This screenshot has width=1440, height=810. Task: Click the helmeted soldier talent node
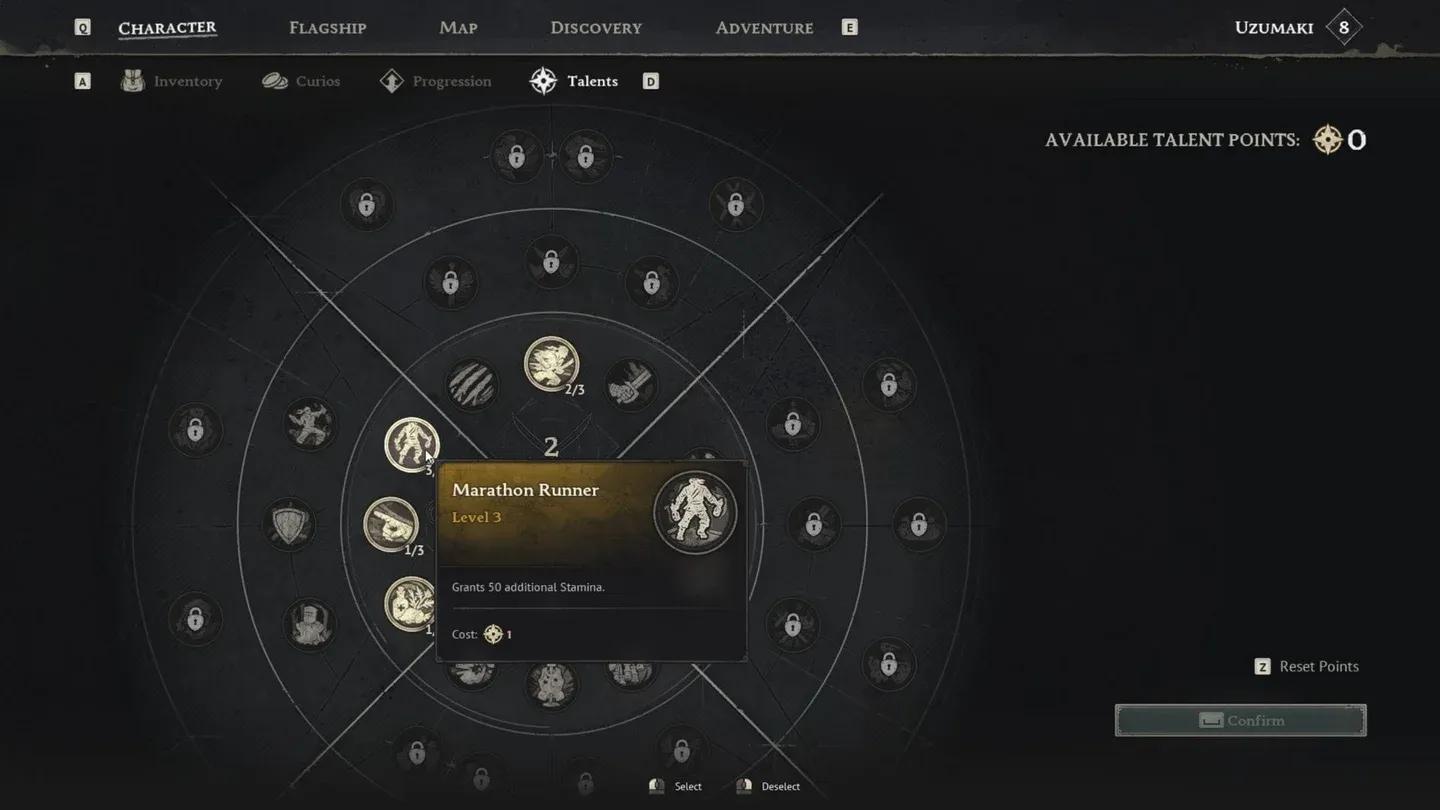[310, 623]
